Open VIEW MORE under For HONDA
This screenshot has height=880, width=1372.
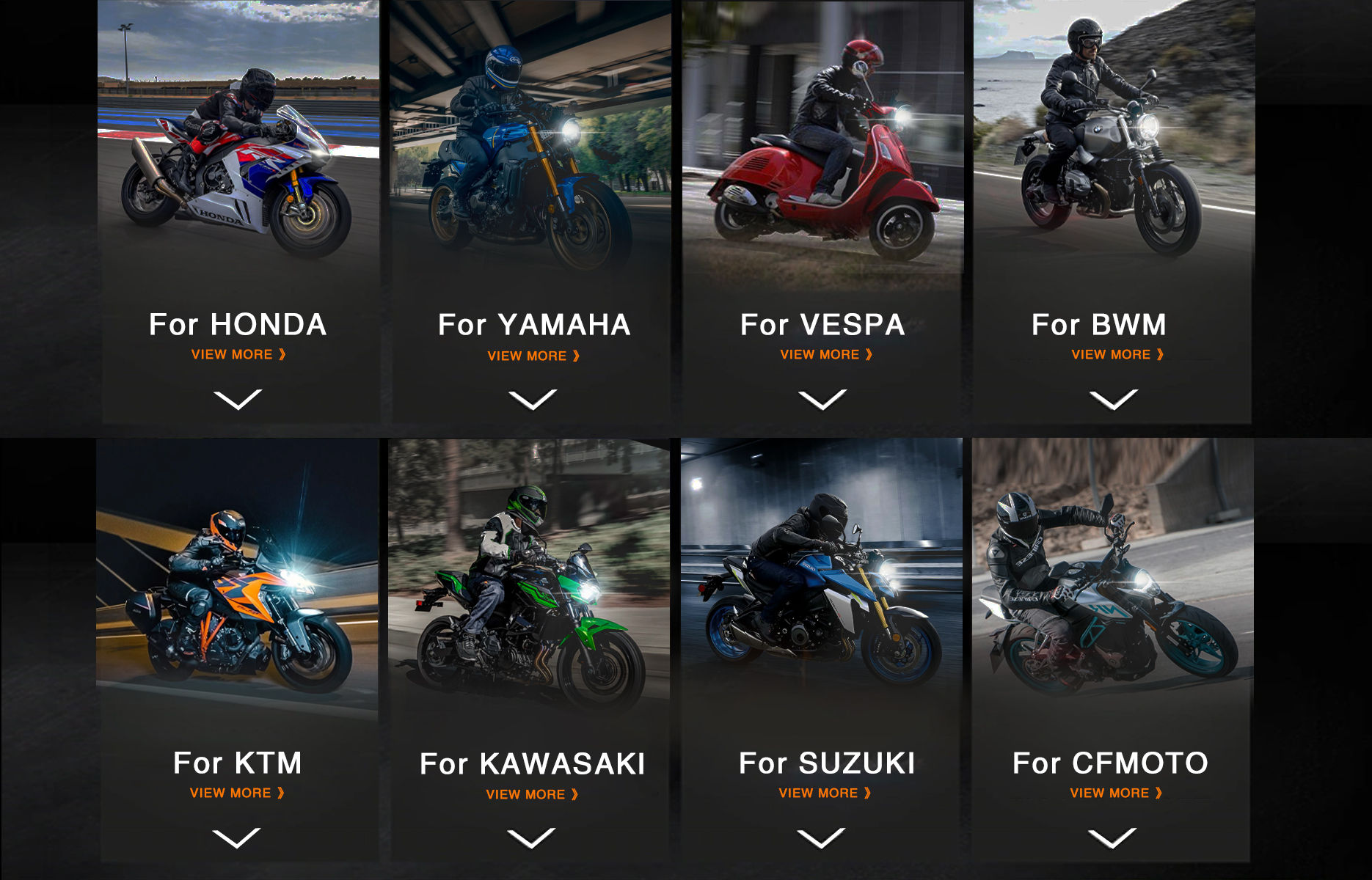pyautogui.click(x=238, y=354)
